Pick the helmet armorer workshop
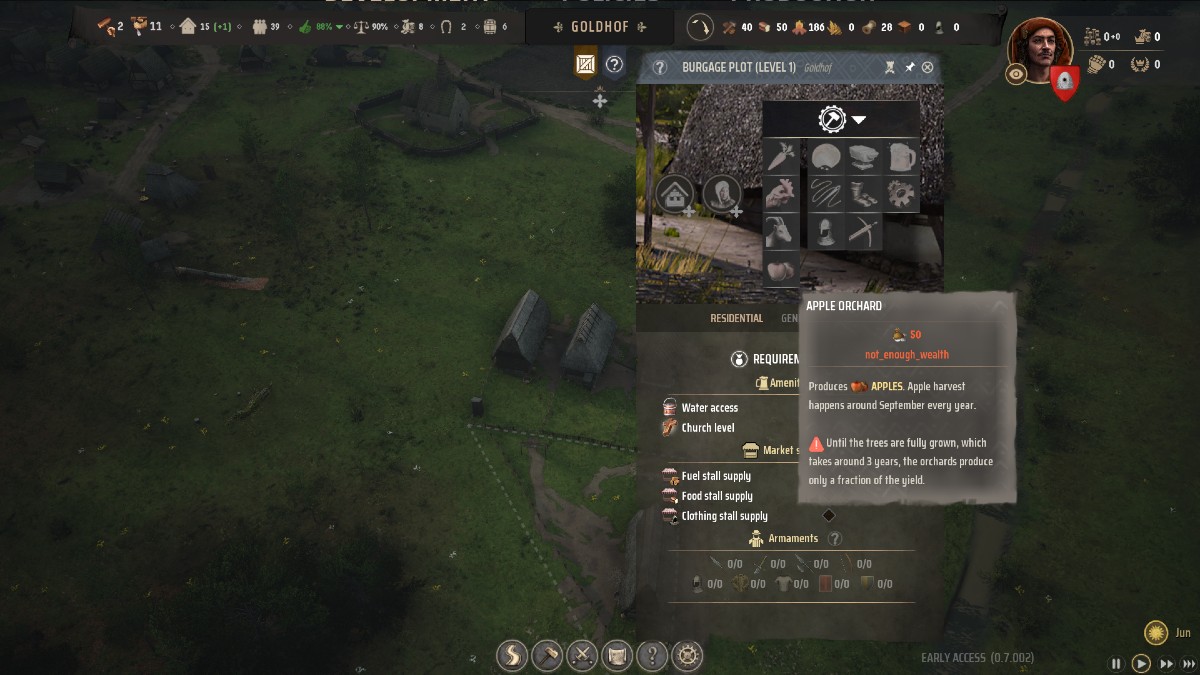Viewport: 1200px width, 675px height. pos(826,231)
